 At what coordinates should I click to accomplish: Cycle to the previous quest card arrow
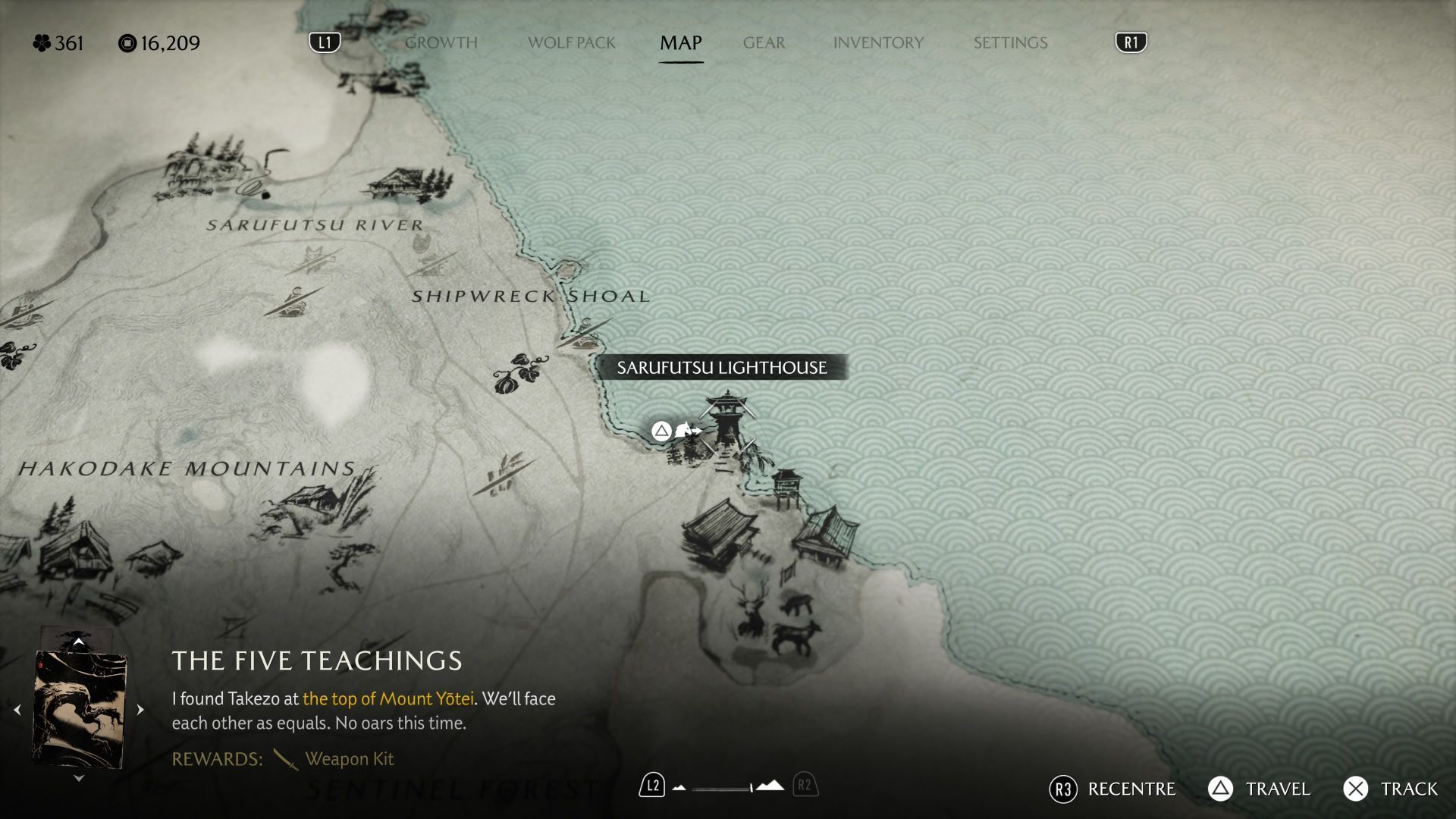click(17, 710)
